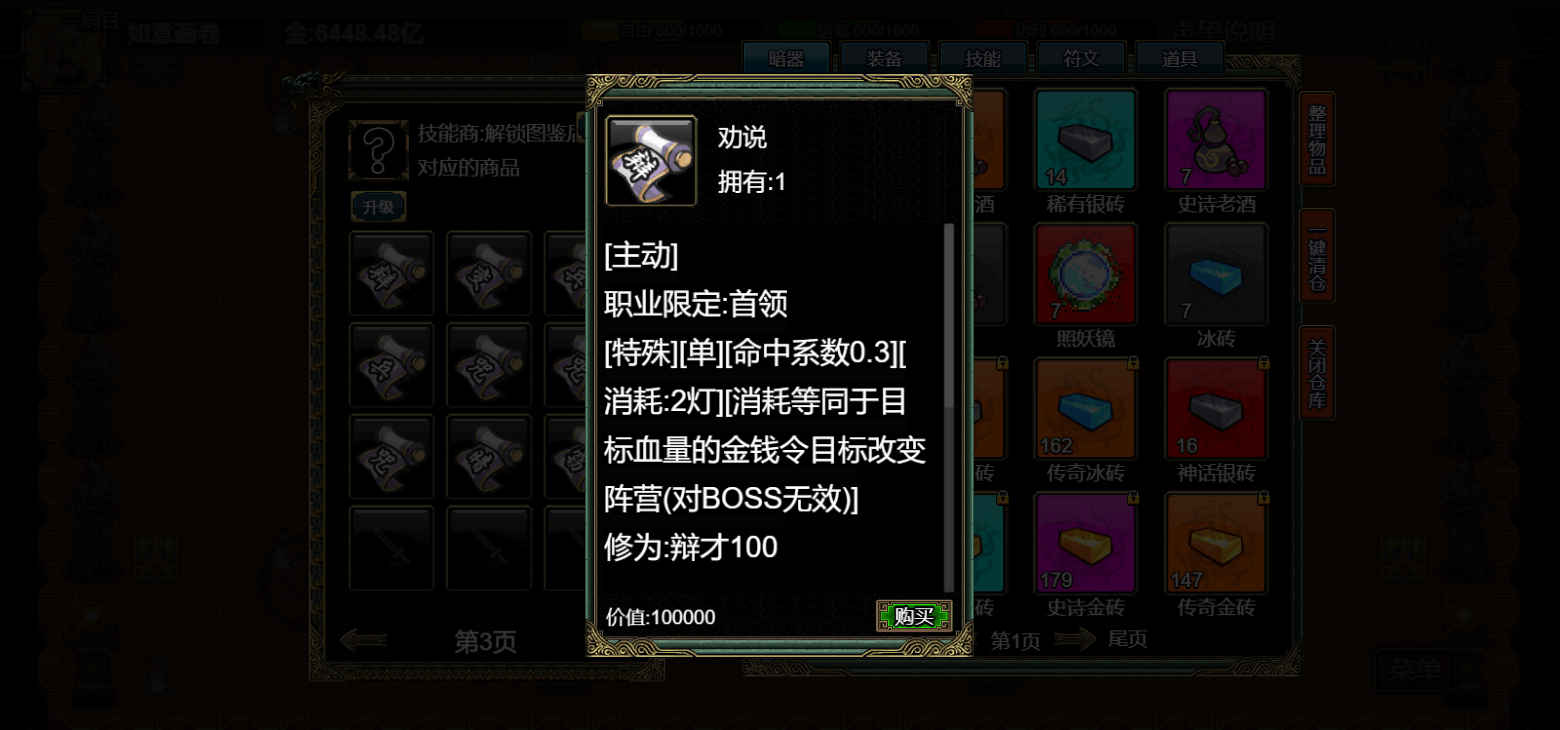Open the 稀有银砖 item in the warehouse
1560x730 pixels.
pos(1085,140)
